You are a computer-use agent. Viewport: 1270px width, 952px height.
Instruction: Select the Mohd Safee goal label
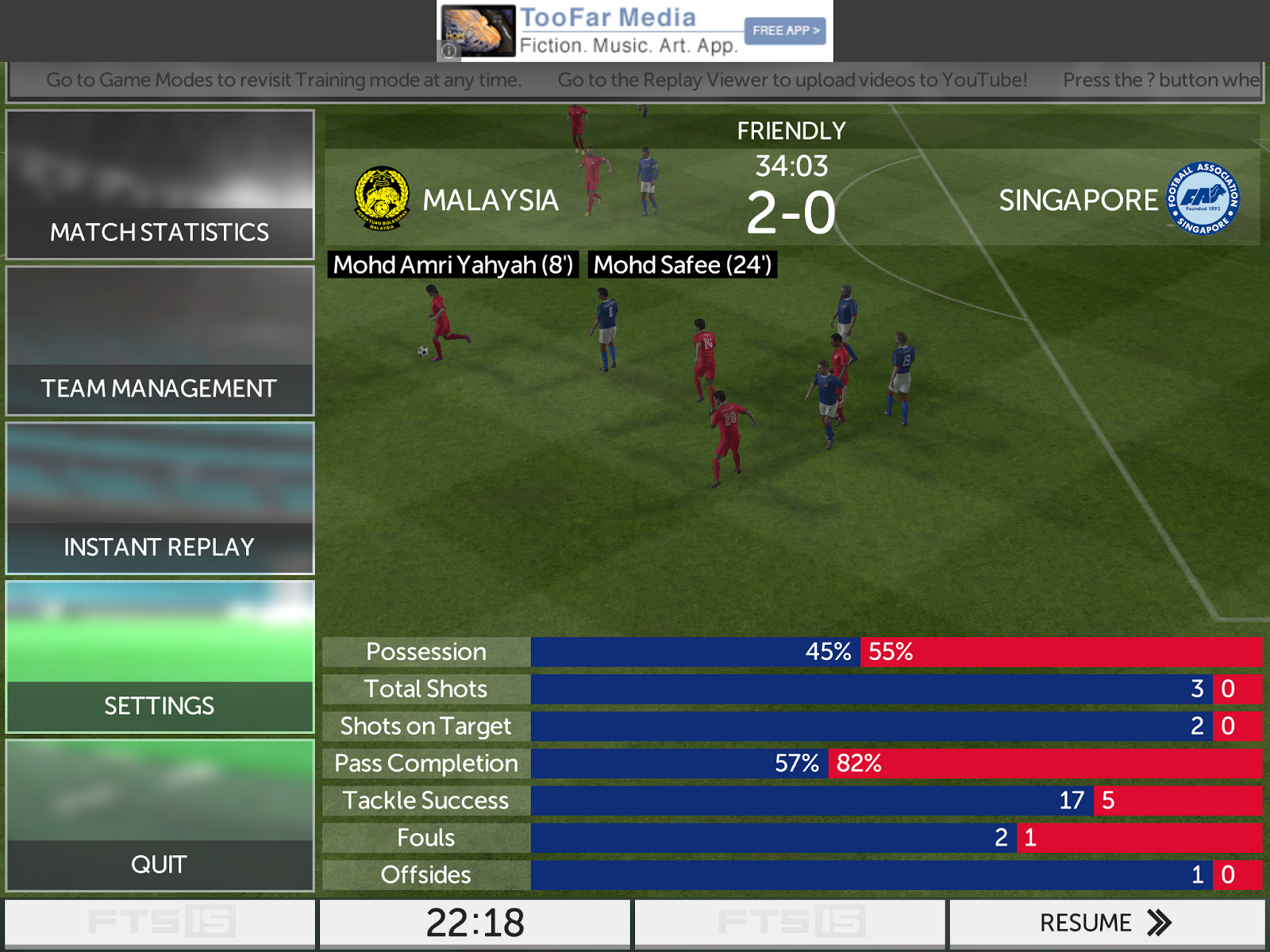681,265
